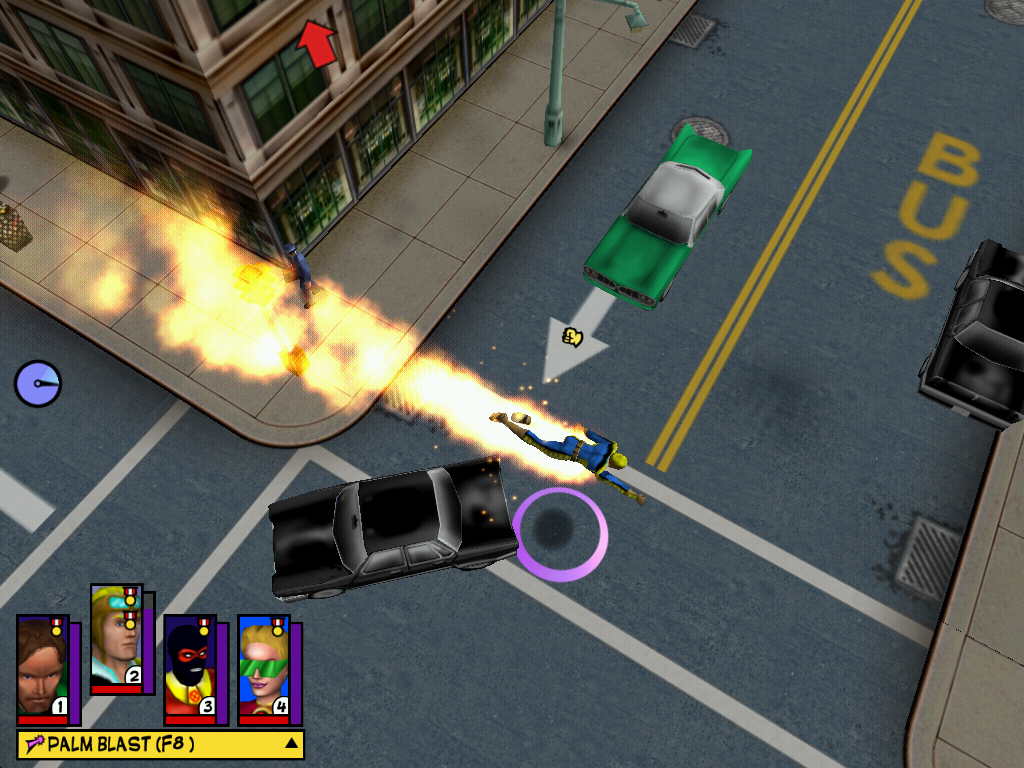The height and width of the screenshot is (768, 1024).
Task: Click the red objective direction arrow
Action: pos(316,43)
